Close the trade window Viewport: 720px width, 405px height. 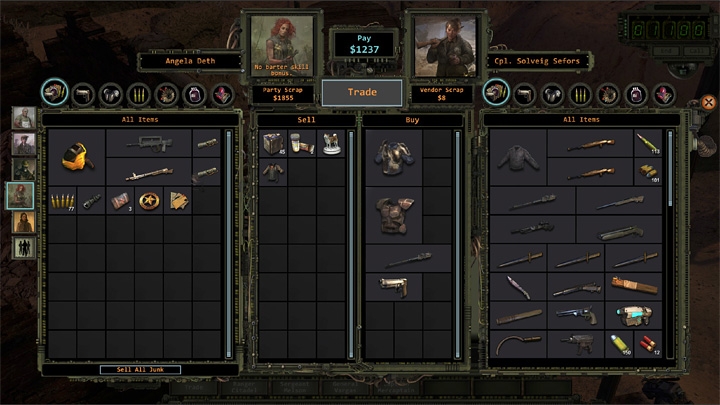[x=709, y=102]
